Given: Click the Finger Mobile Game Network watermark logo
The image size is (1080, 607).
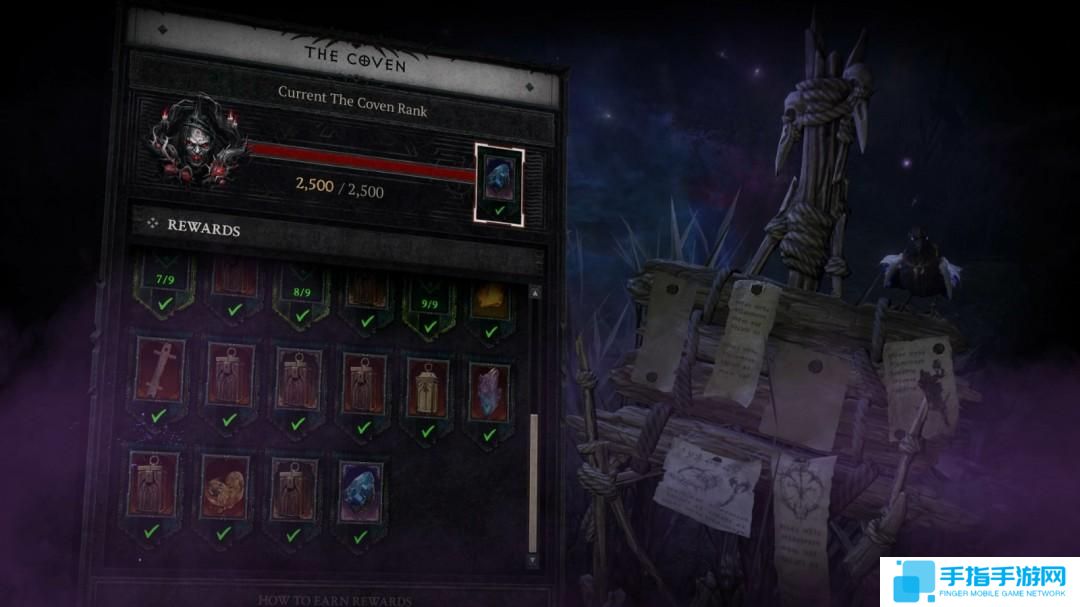Looking at the screenshot, I should (x=978, y=579).
